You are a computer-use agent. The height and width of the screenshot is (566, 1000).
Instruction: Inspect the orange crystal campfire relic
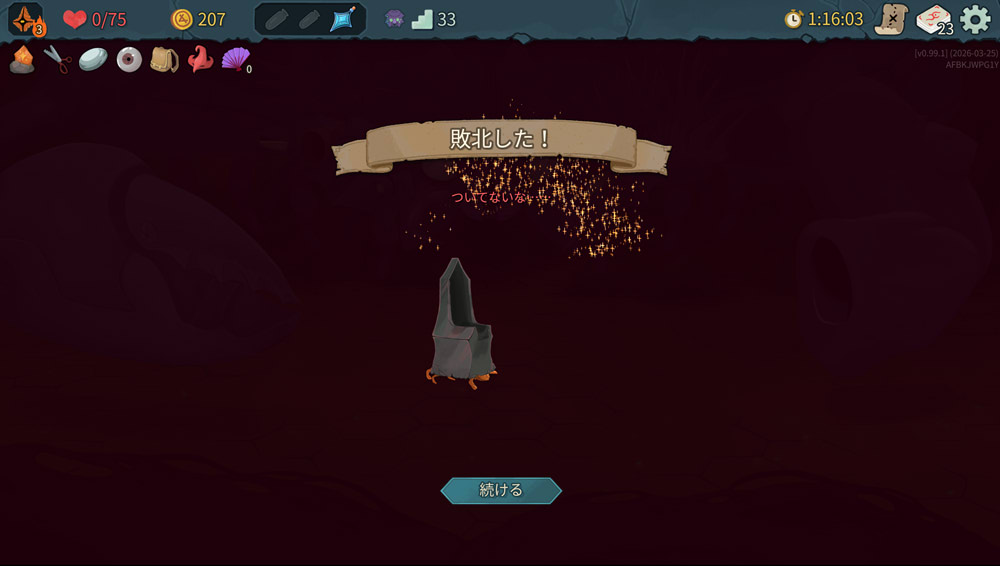tap(22, 60)
